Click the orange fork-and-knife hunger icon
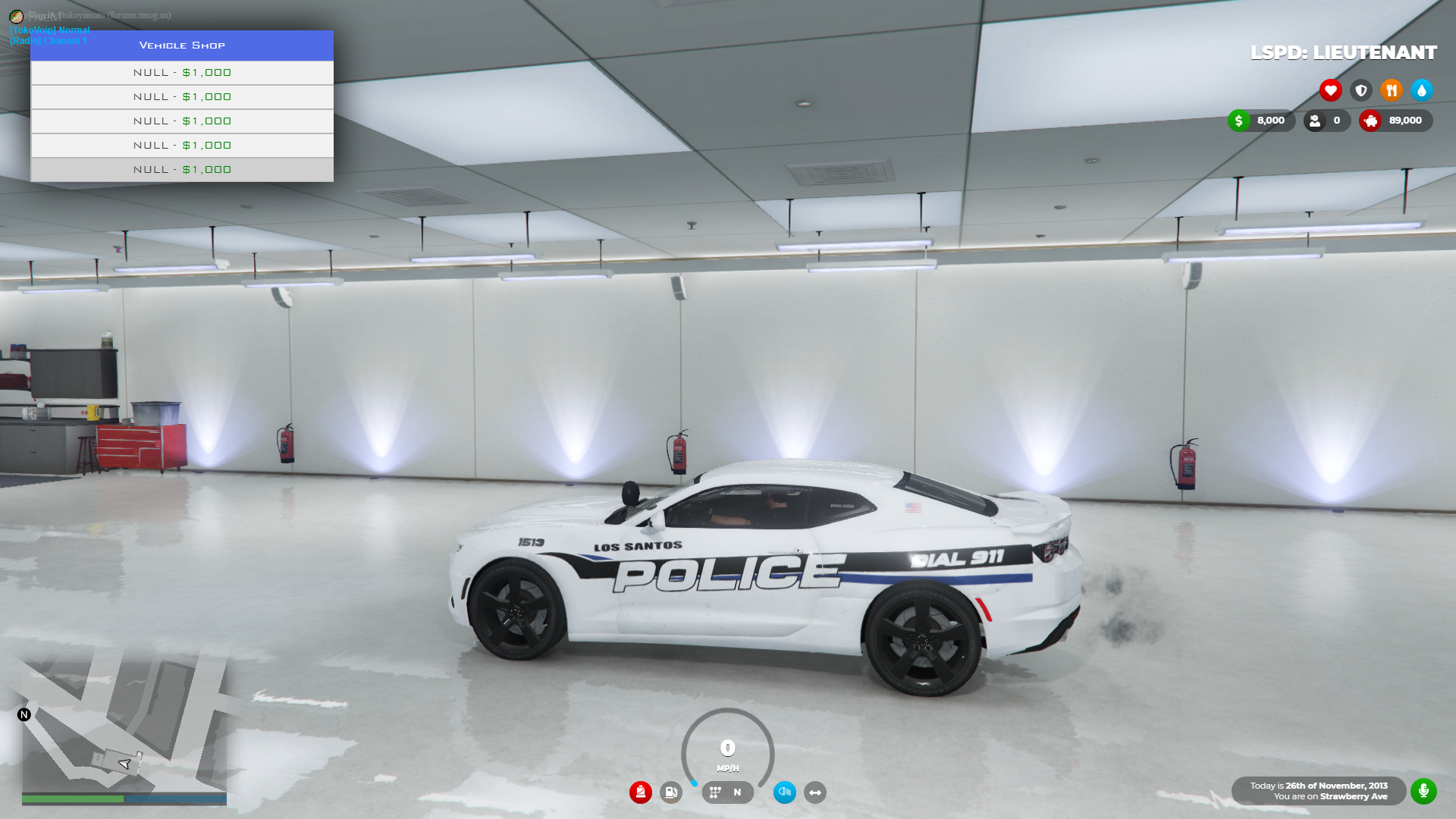1456x819 pixels. click(1392, 90)
